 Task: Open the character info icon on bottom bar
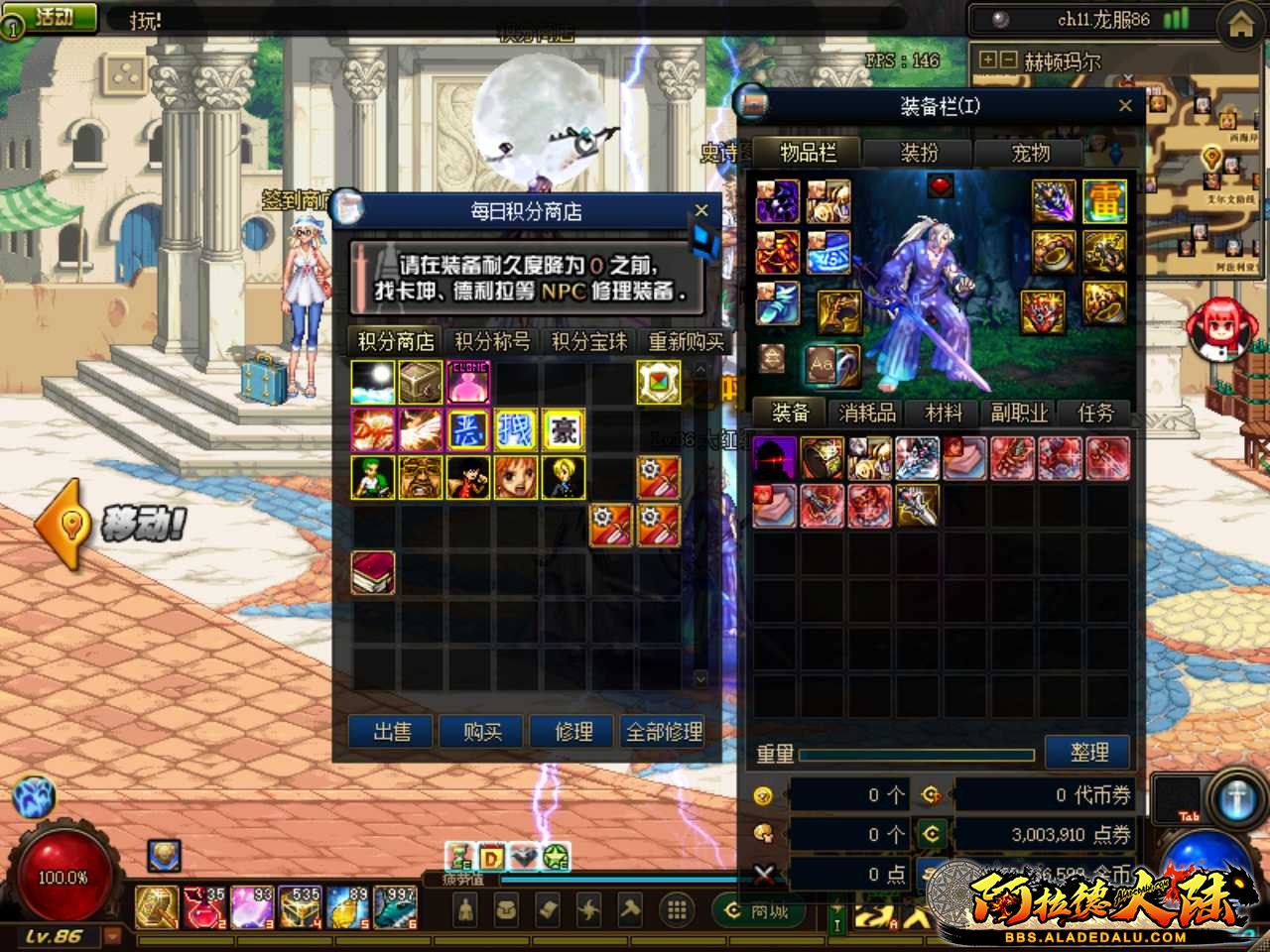pyautogui.click(x=466, y=909)
